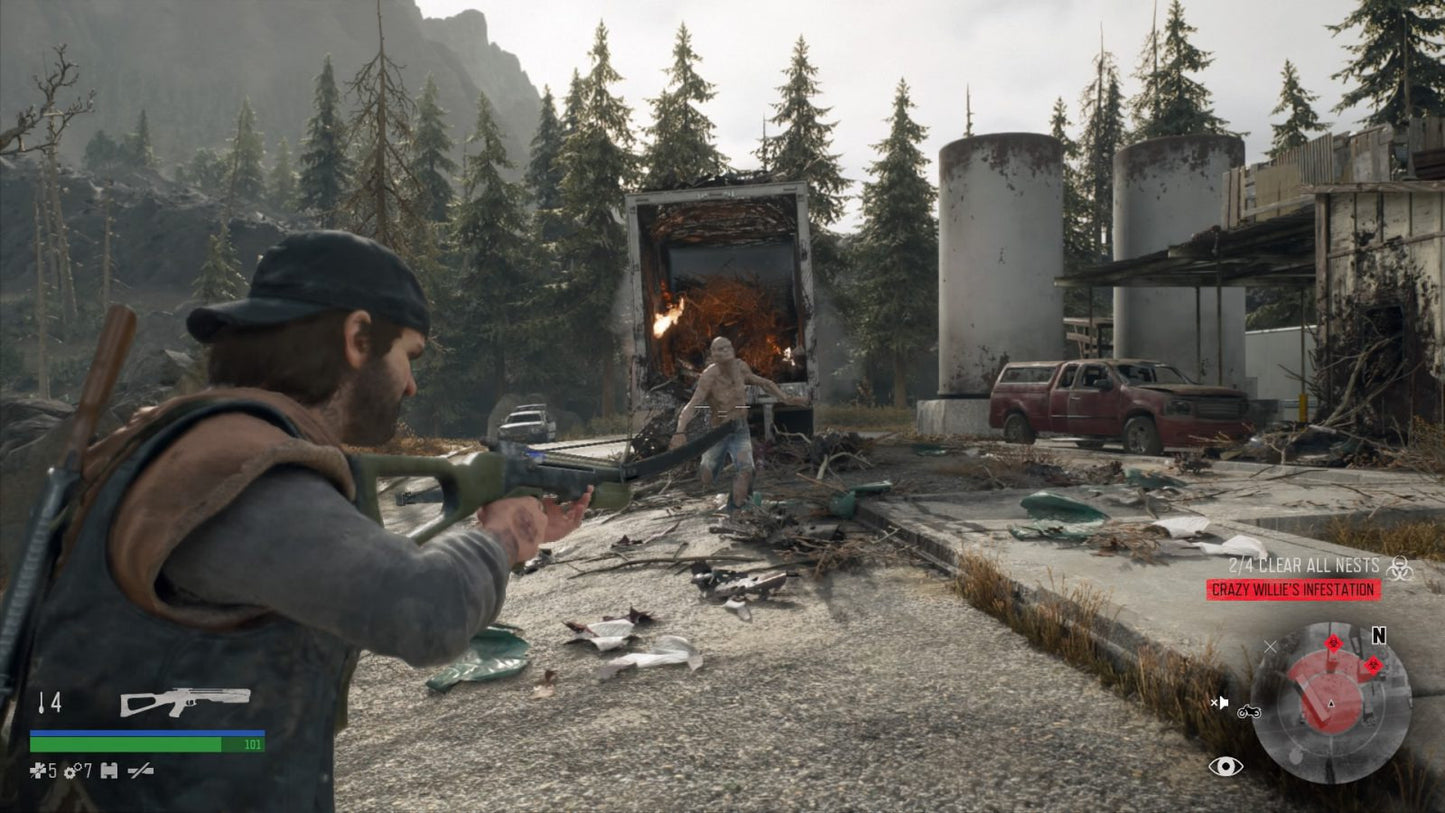This screenshot has width=1445, height=813.
Task: Select the 2/4 CLEAR ALL NESTS objective text
Action: click(1305, 565)
